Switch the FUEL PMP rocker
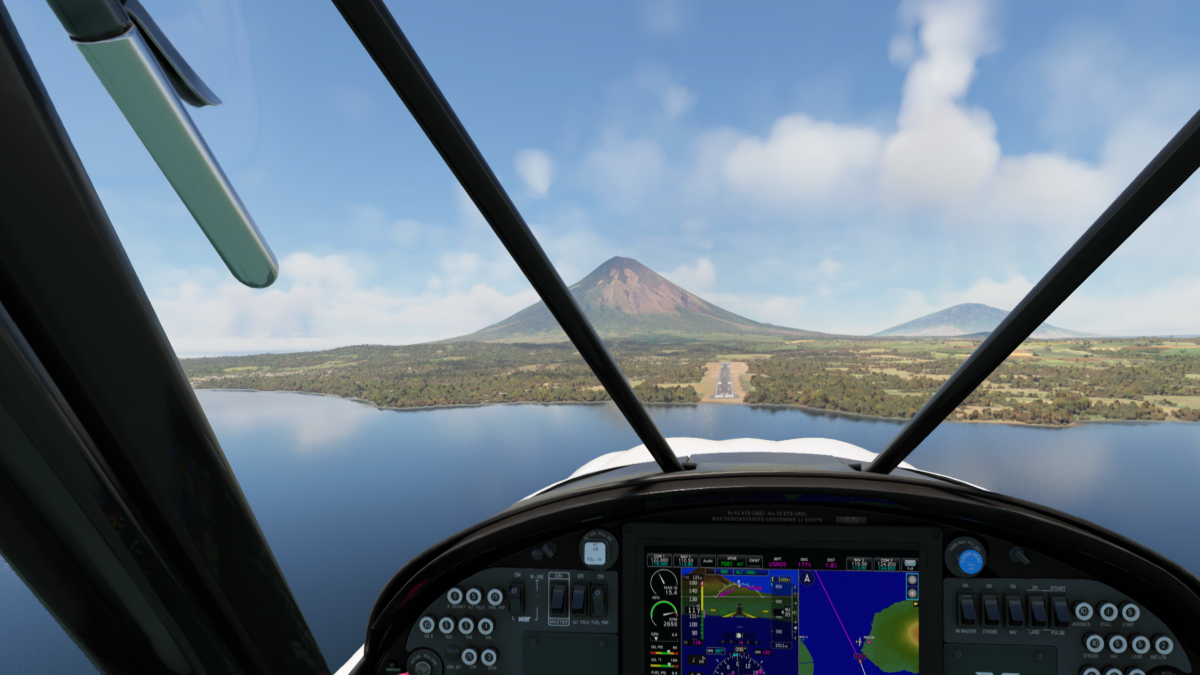Image resolution: width=1200 pixels, height=675 pixels. click(599, 599)
